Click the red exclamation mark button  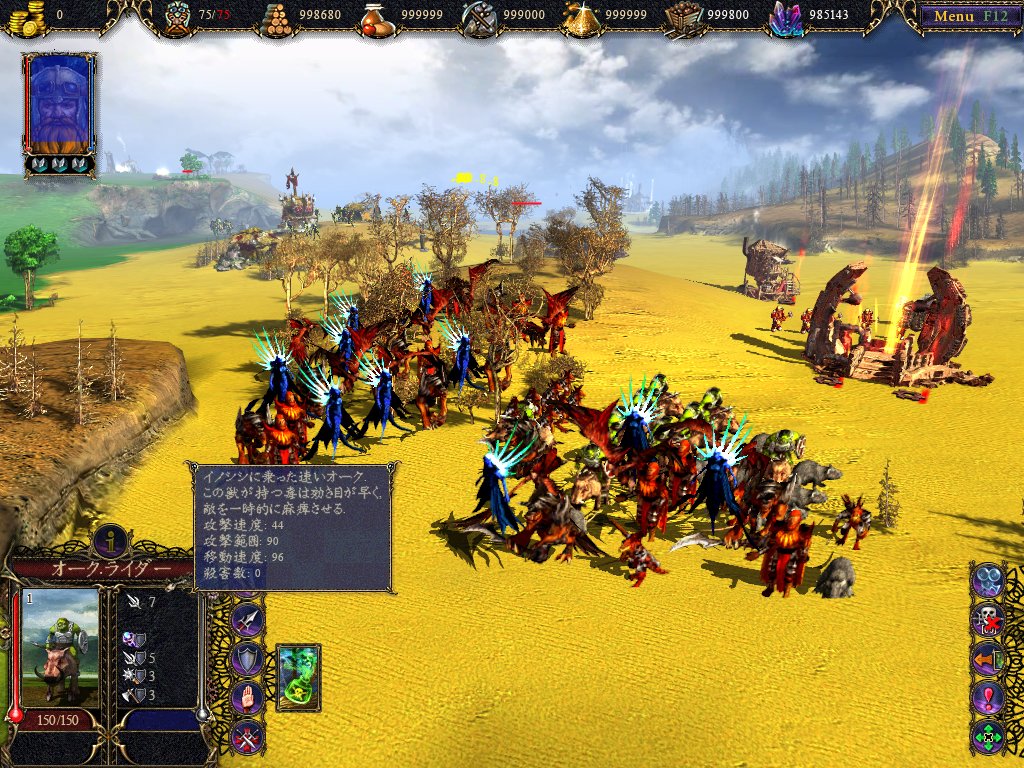(988, 697)
